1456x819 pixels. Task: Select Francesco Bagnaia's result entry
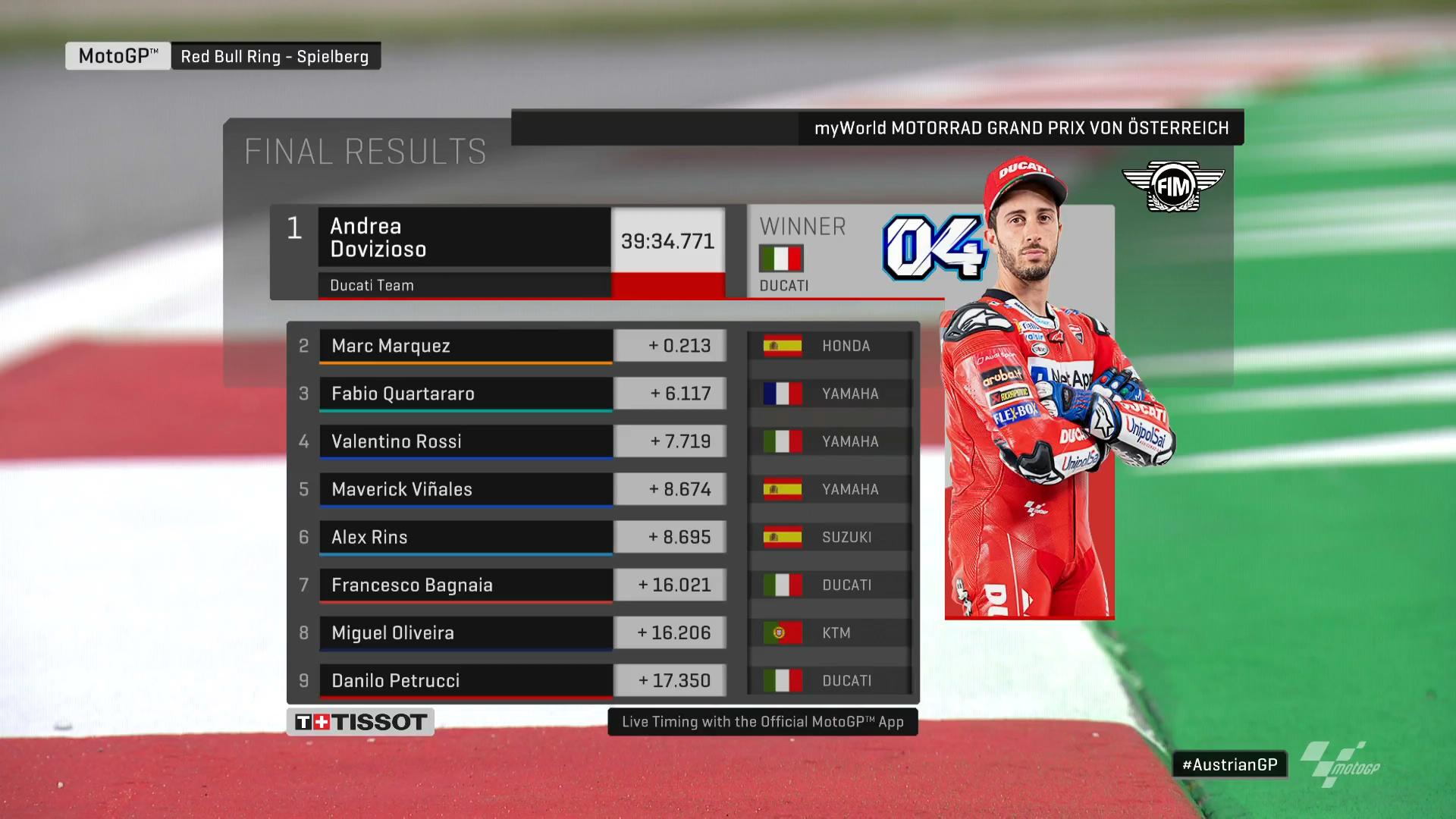(466, 585)
